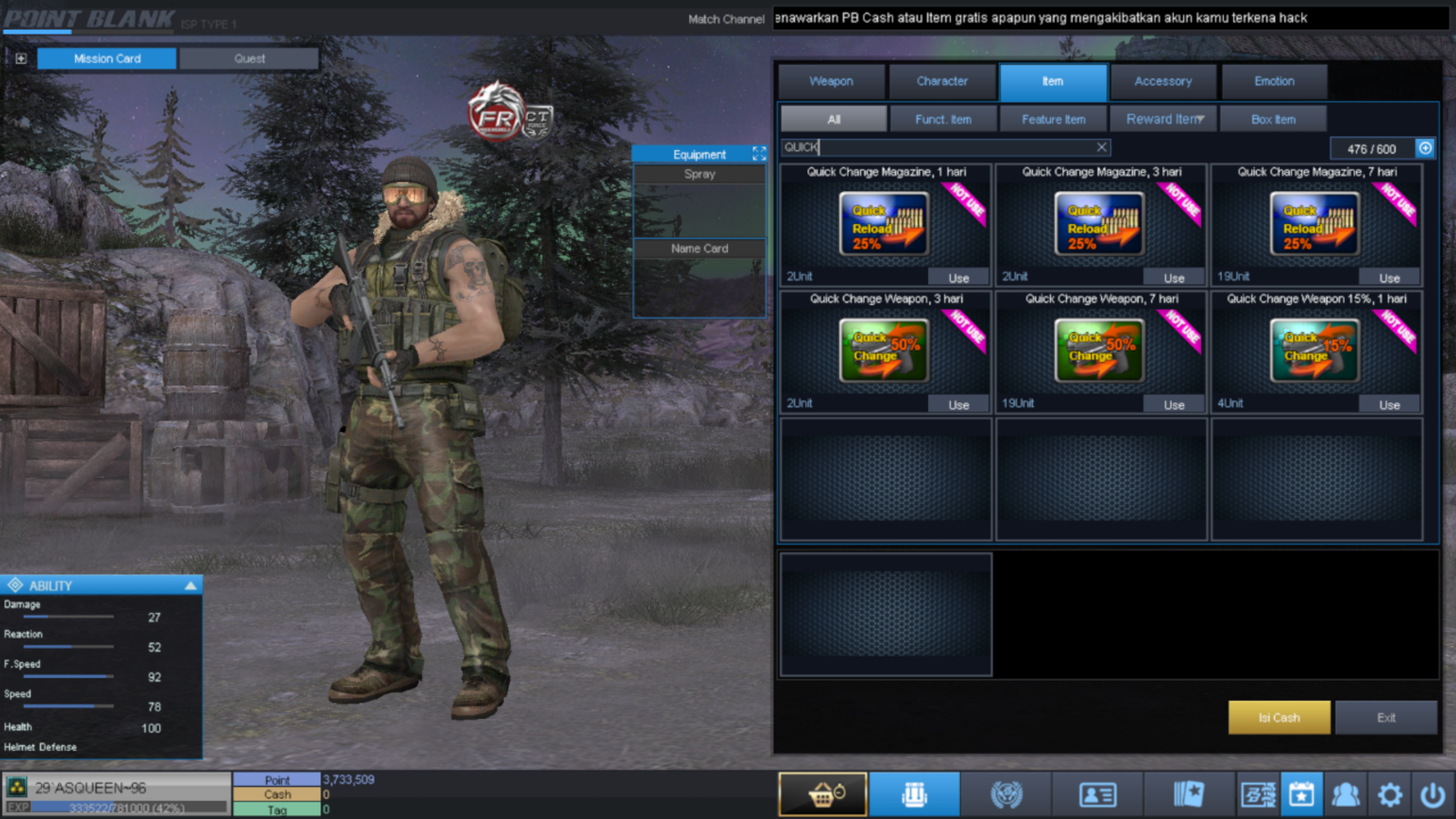
Task: Switch to the Weapon tab
Action: (831, 81)
